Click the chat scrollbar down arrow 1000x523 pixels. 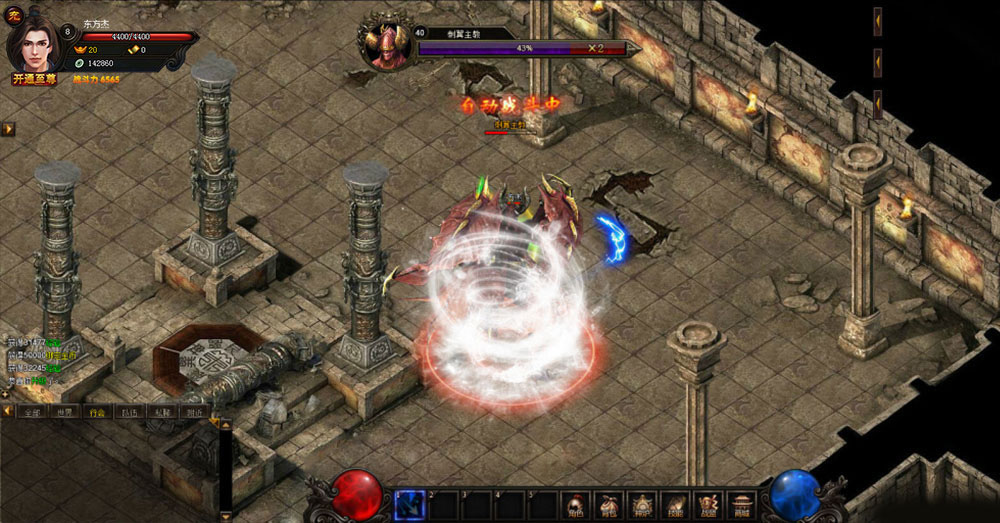(x=226, y=517)
